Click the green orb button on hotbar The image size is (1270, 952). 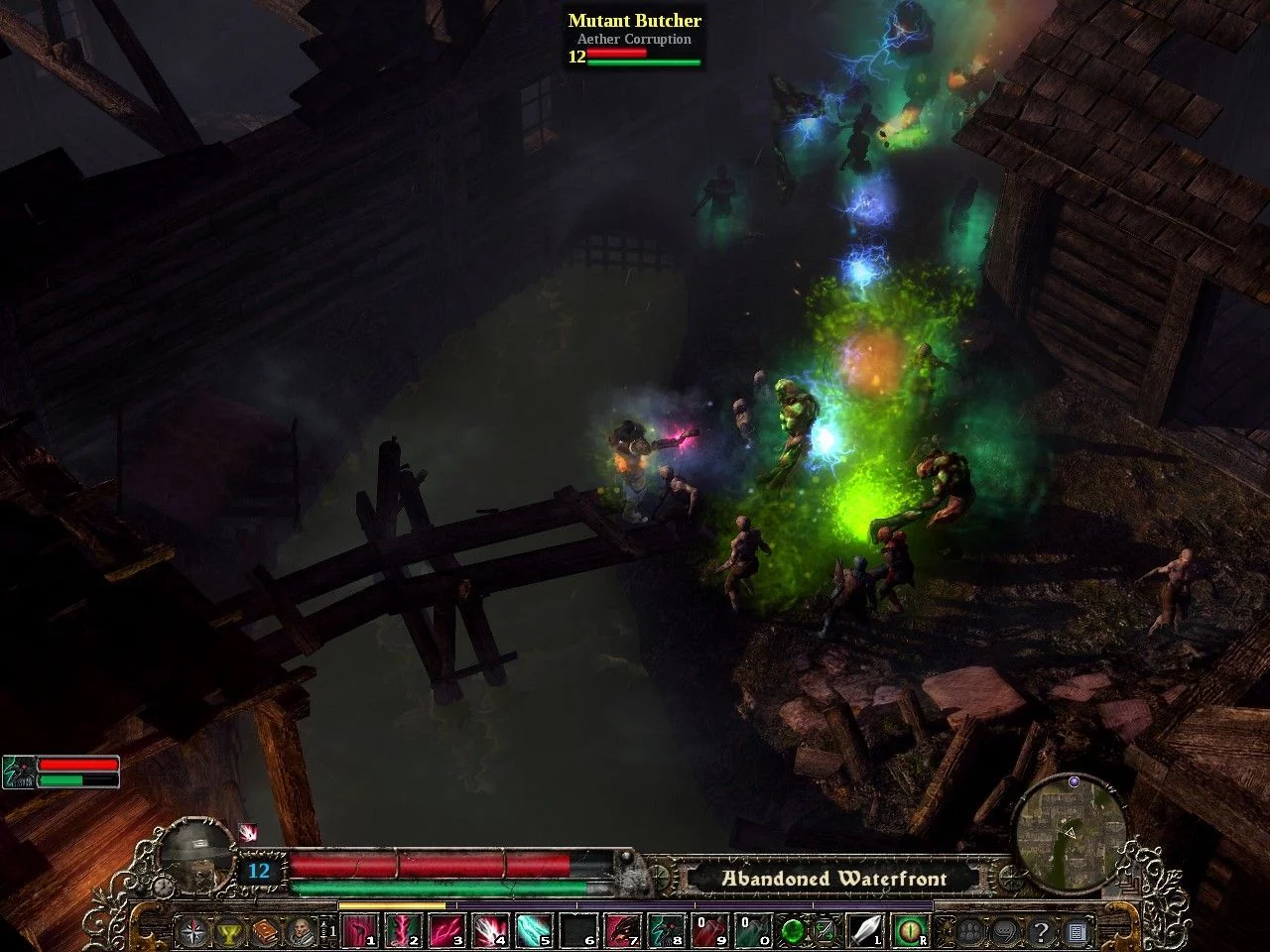pos(792,932)
